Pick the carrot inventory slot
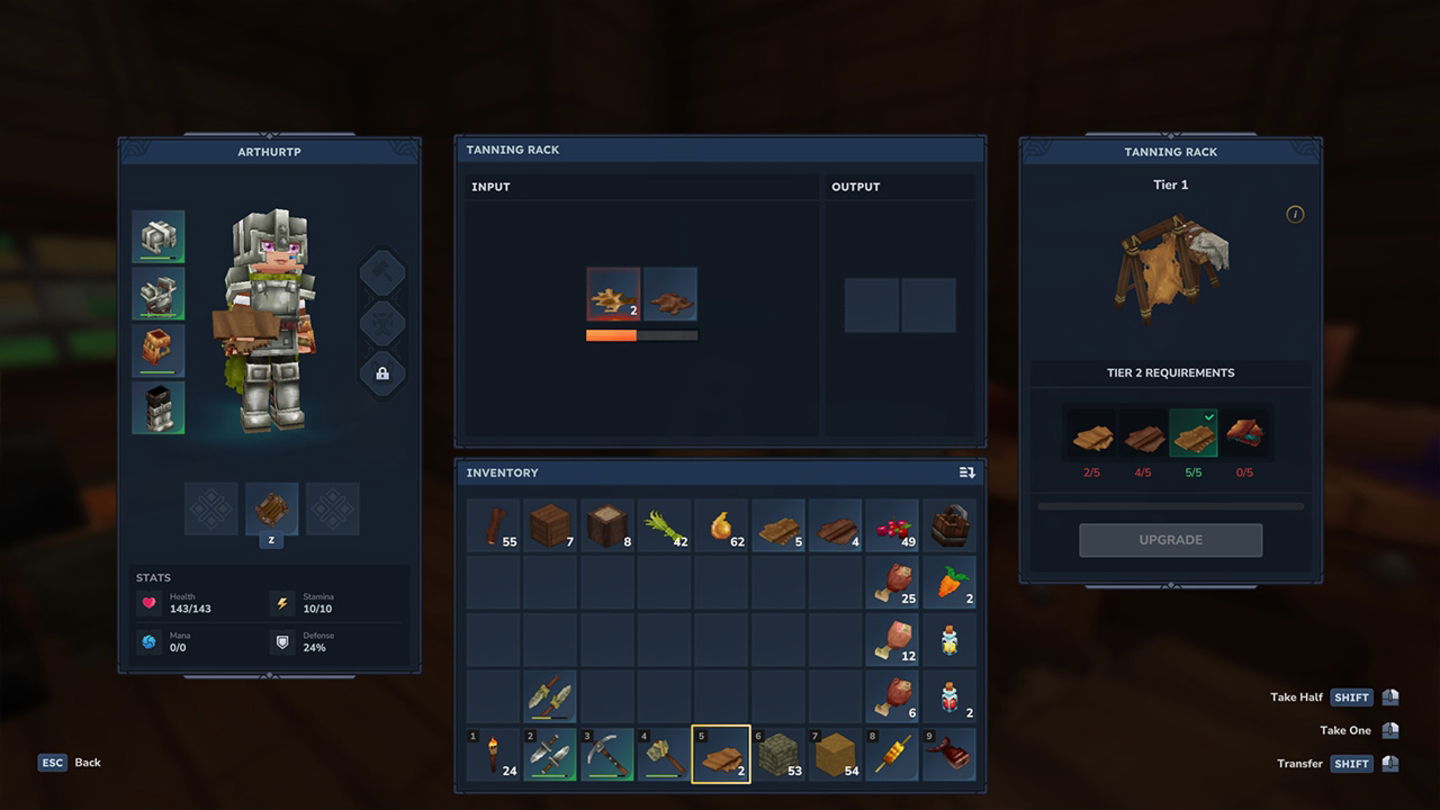This screenshot has width=1440, height=810. click(x=949, y=583)
